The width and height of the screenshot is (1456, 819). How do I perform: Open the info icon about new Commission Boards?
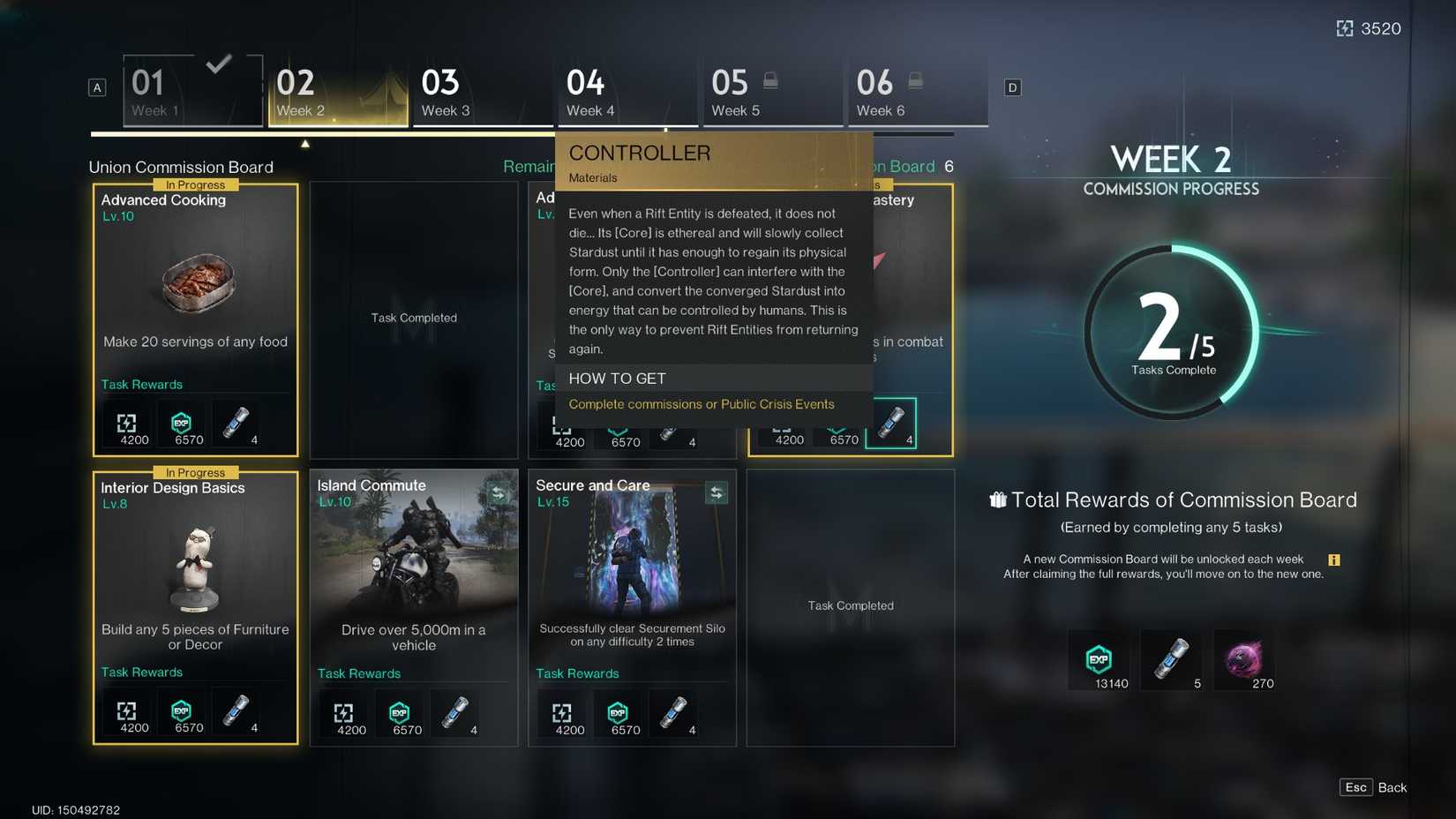click(x=1335, y=559)
